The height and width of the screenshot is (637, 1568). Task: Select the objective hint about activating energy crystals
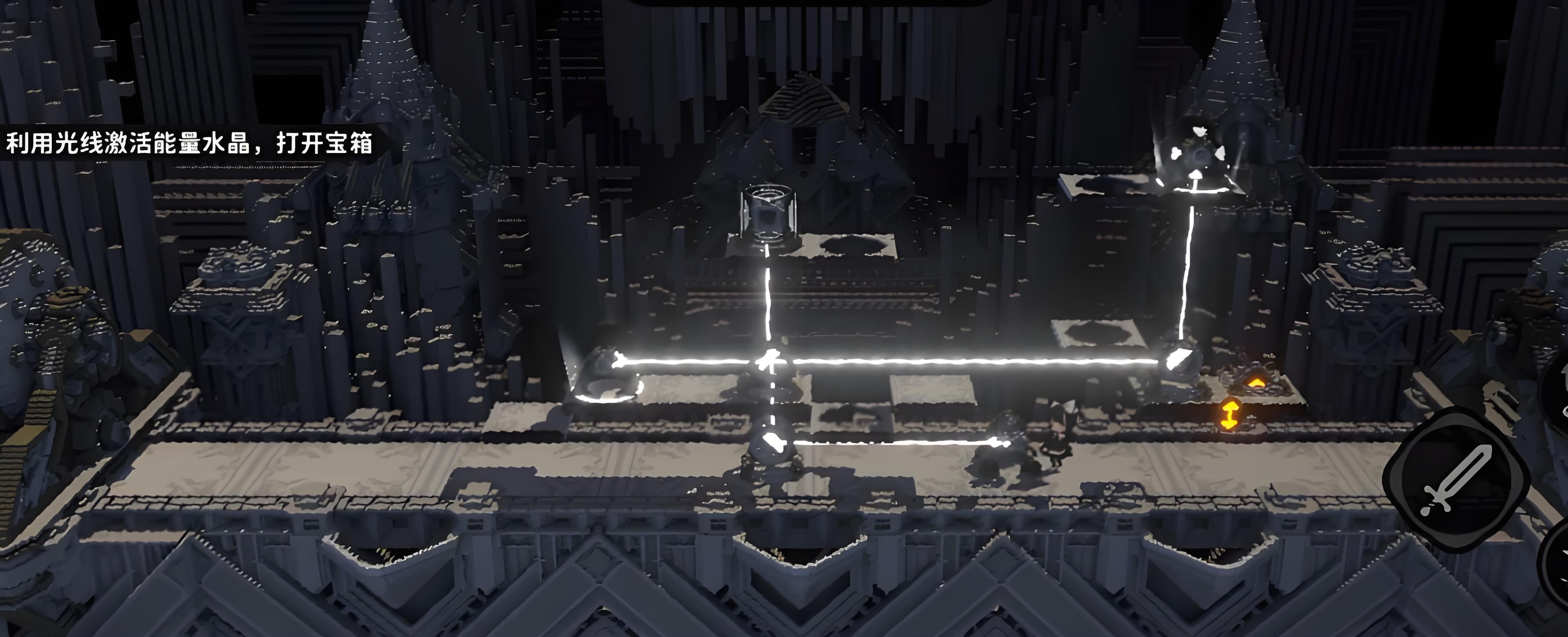coord(189,144)
